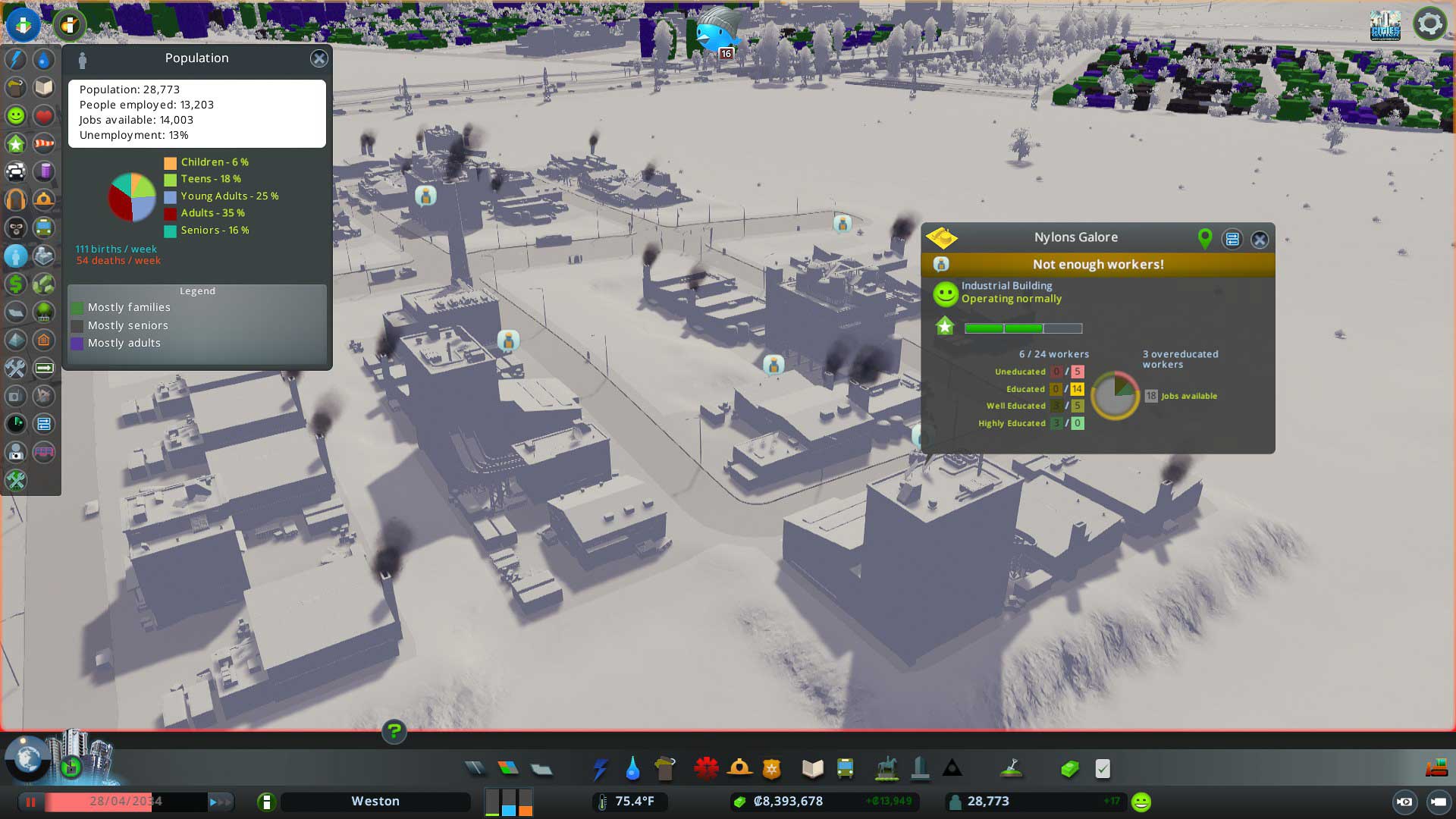Toggle the pause button on the time bar
This screenshot has width=1456, height=819.
click(x=31, y=802)
